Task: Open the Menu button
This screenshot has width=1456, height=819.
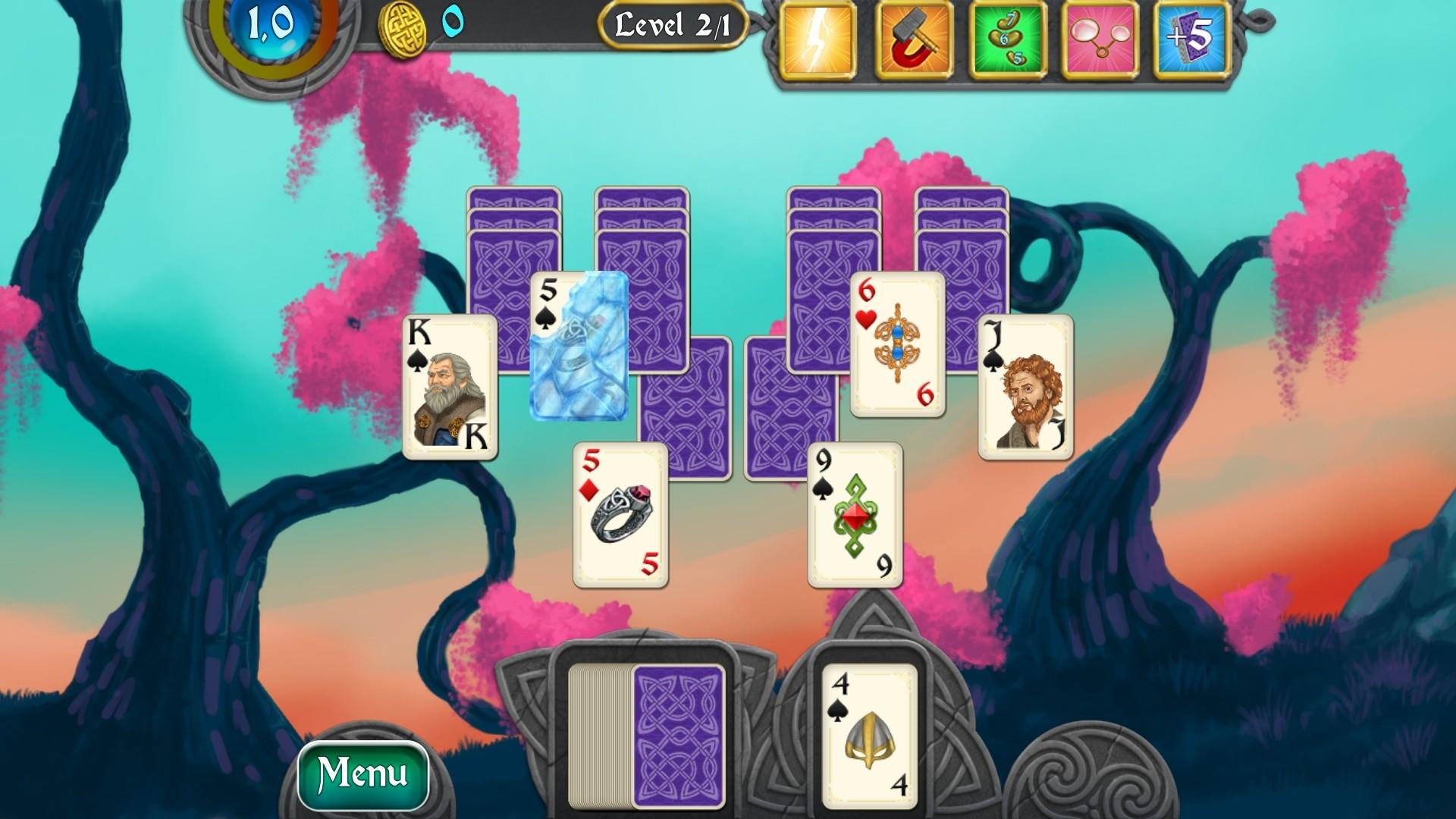Action: (x=362, y=773)
